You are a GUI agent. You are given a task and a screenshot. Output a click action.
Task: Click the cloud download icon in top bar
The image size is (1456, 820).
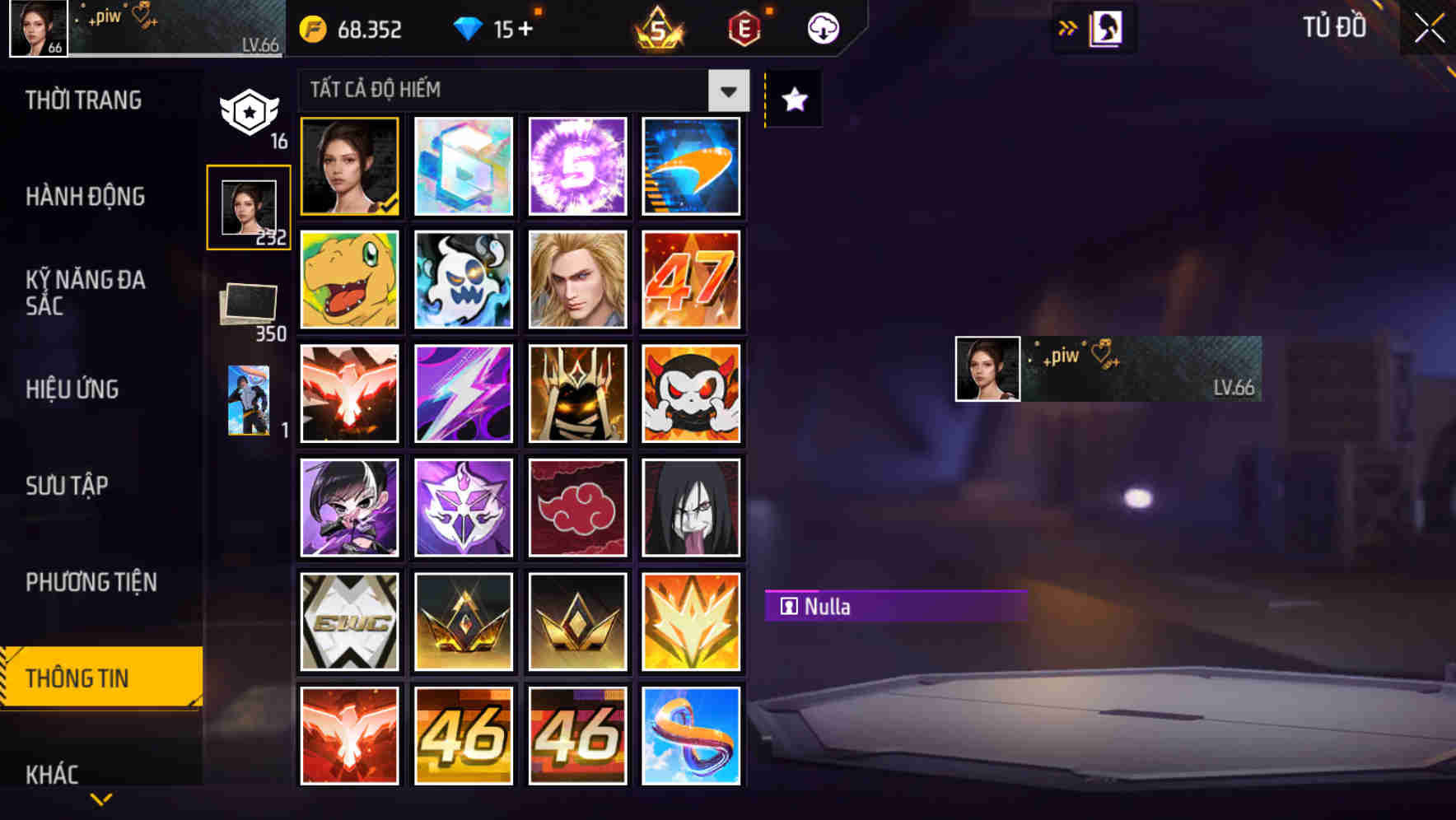pyautogui.click(x=823, y=28)
